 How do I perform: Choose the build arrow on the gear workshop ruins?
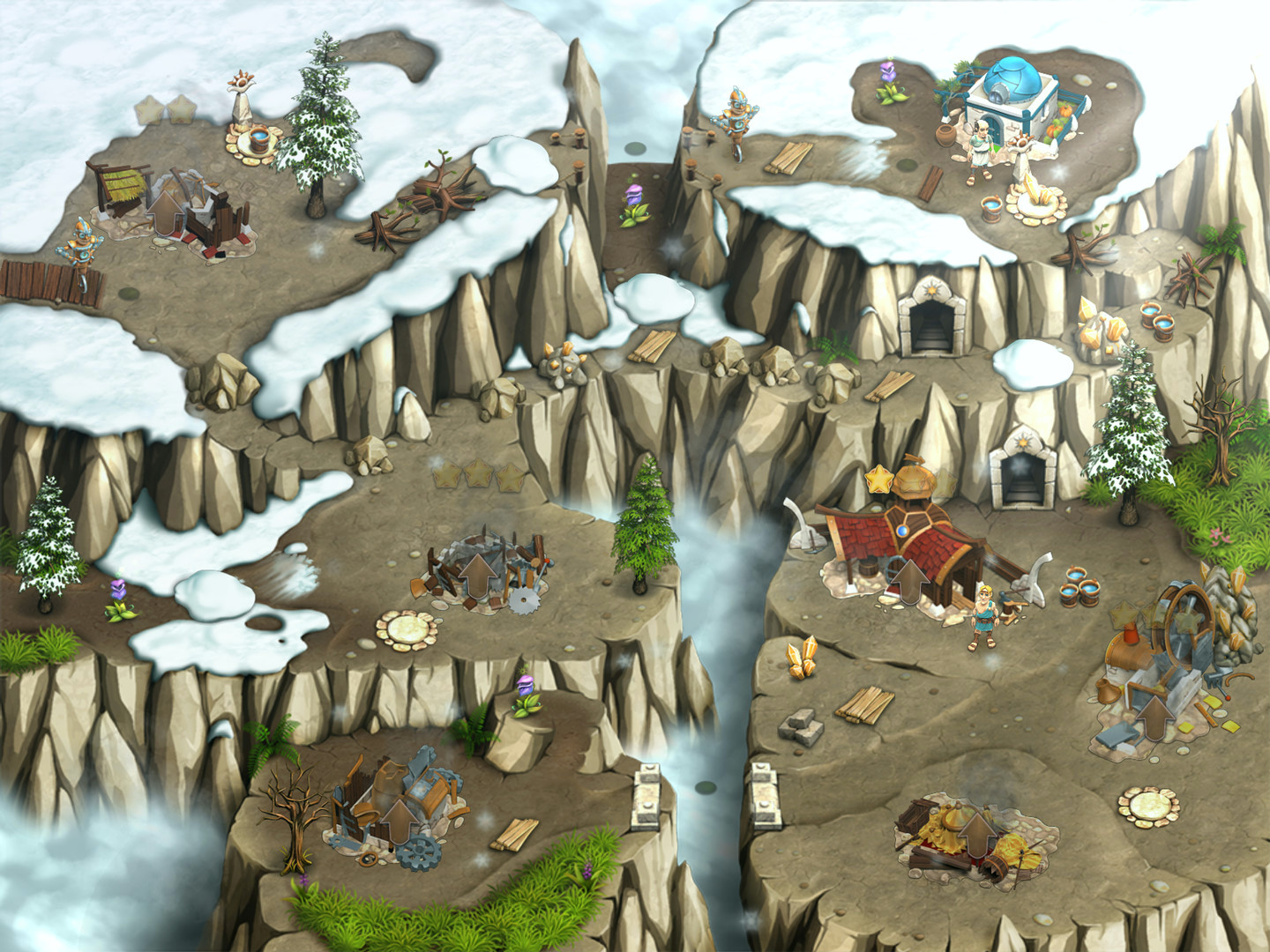(x=399, y=818)
